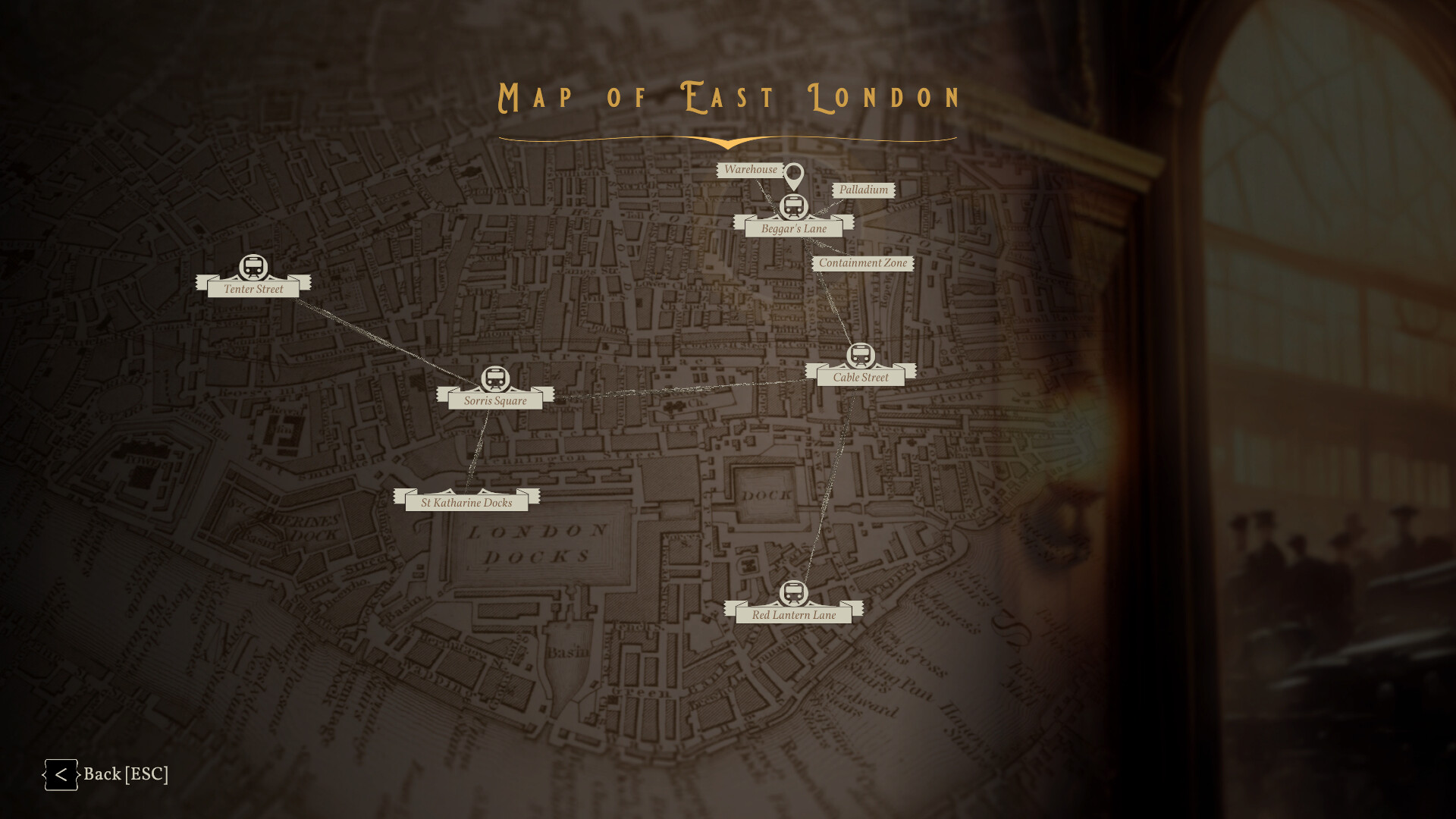Open the Sorris Square location banner
1456x819 pixels.
coord(496,400)
